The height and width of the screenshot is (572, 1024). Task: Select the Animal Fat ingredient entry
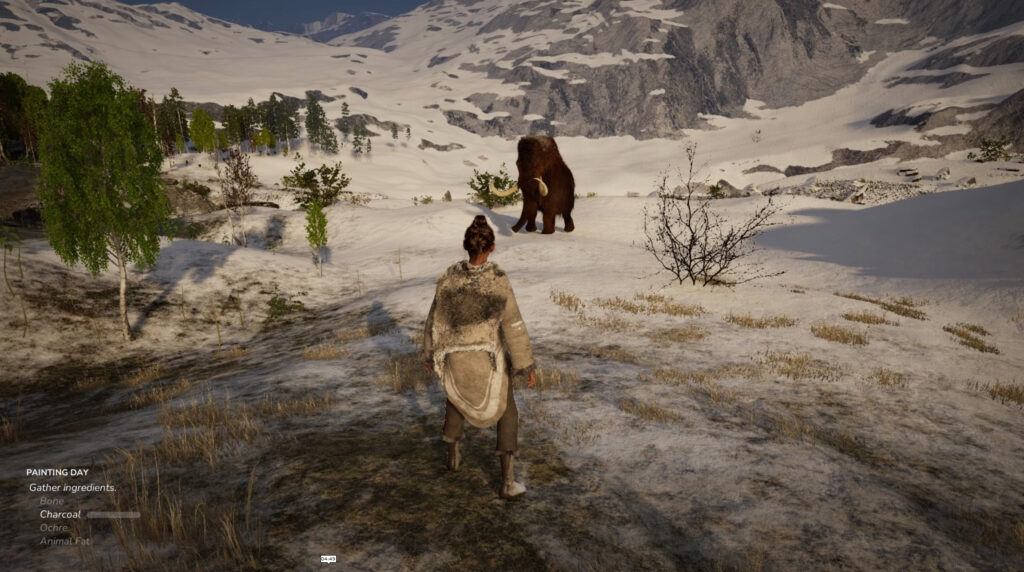[x=63, y=541]
